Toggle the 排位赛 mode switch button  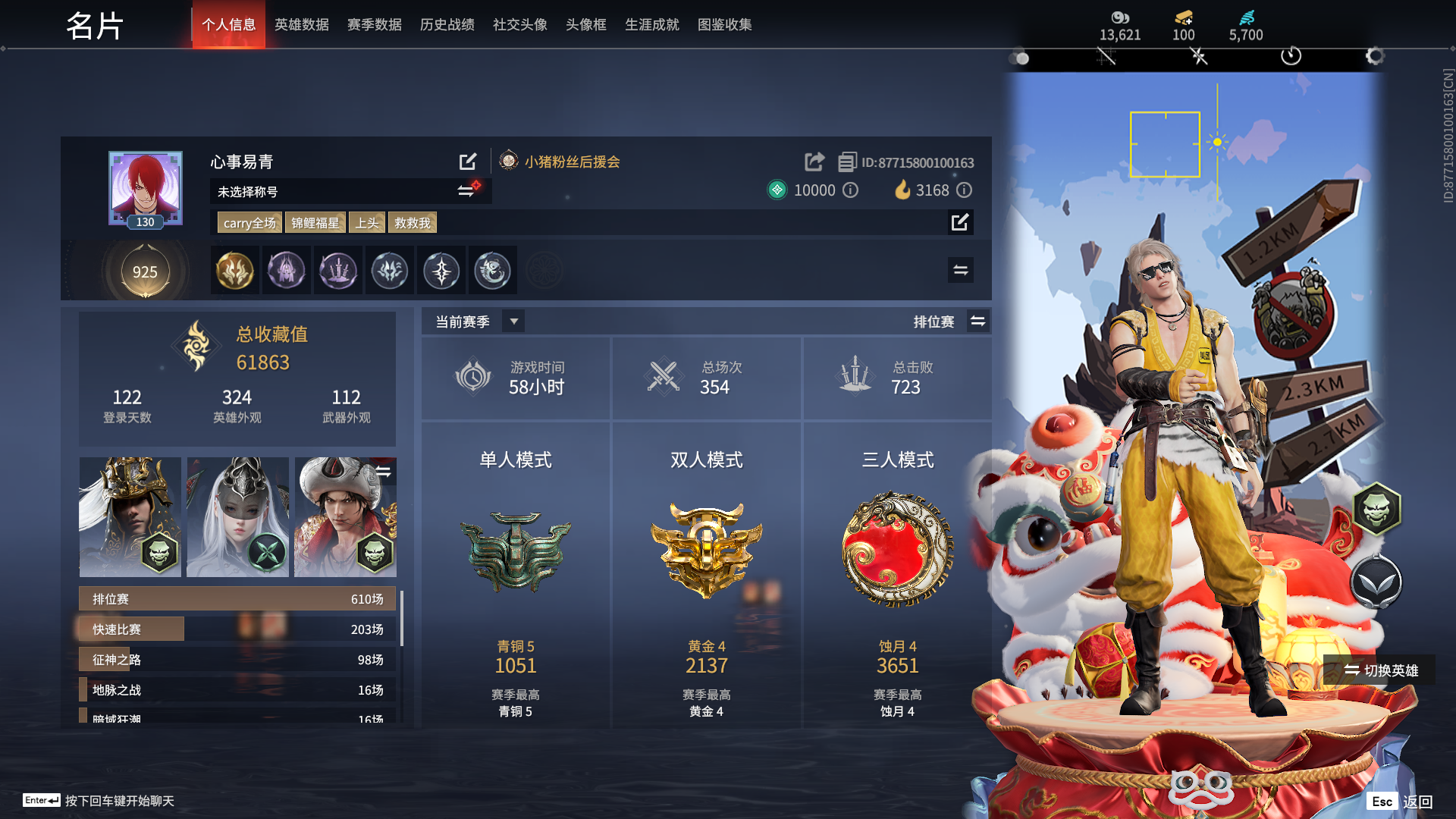pos(978,322)
